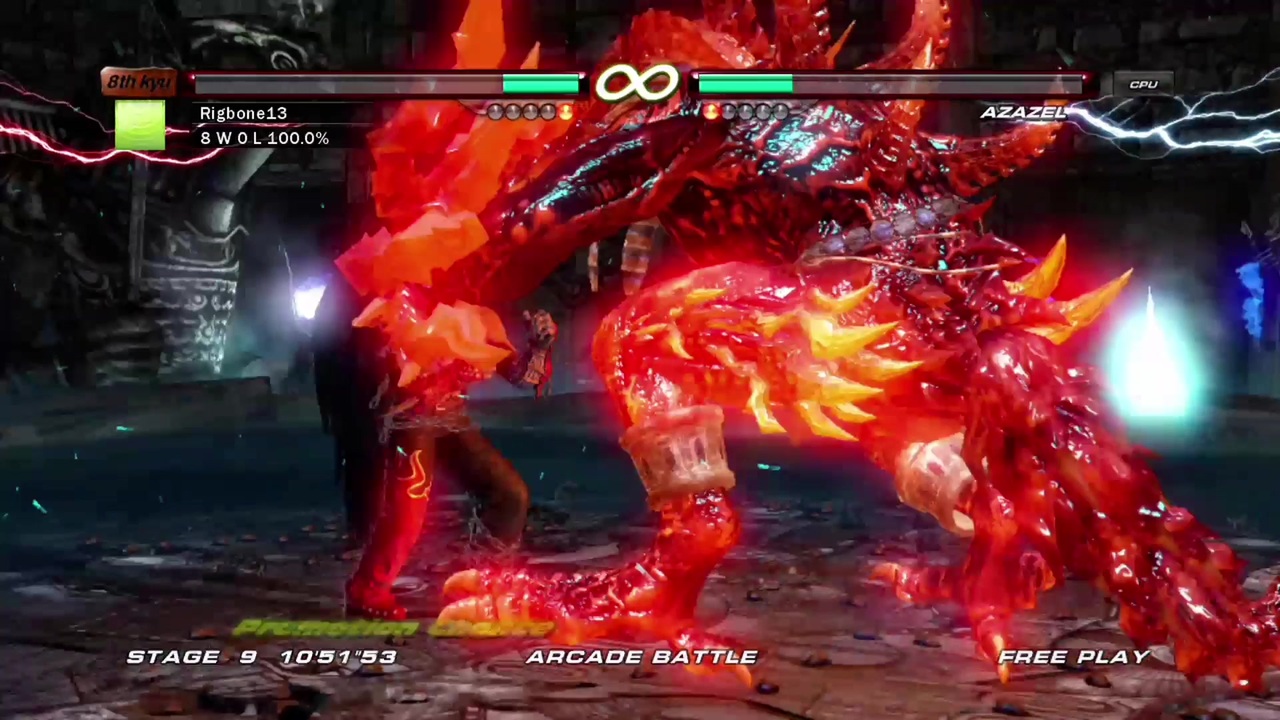
Task: Expand the Stage 9 timer display
Action: click(x=262, y=656)
